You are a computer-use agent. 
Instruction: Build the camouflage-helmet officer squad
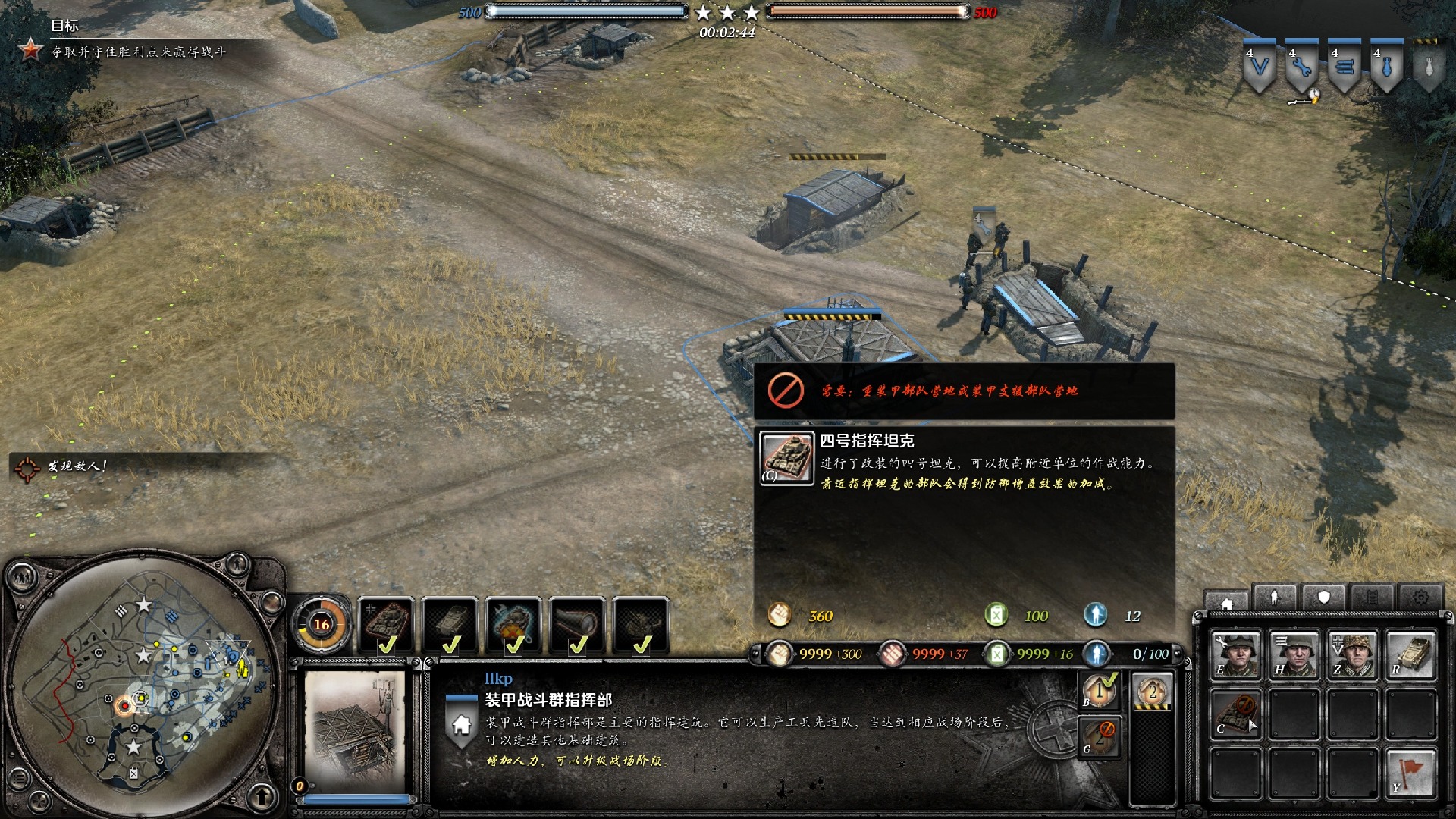pos(1352,654)
